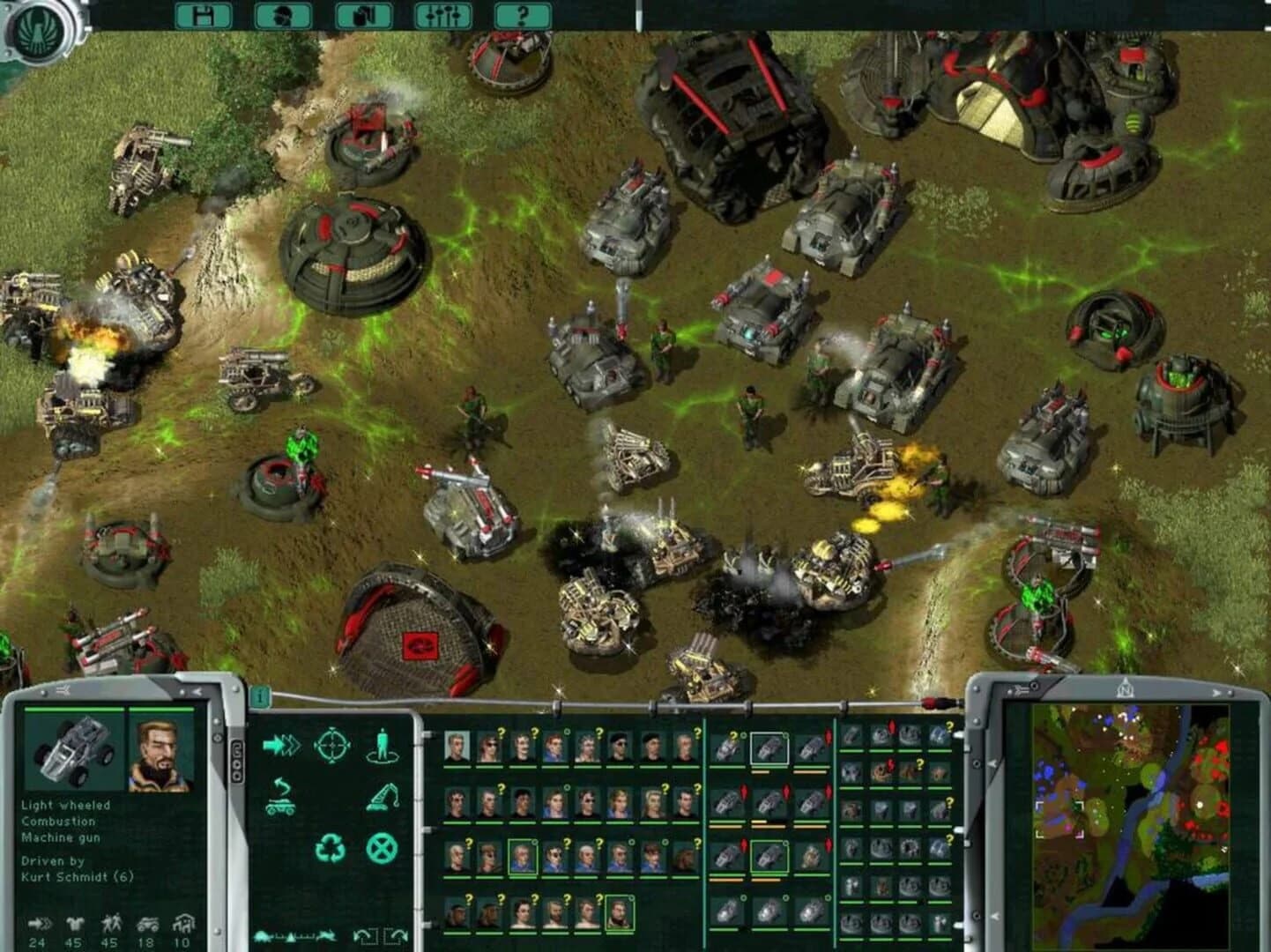Image resolution: width=1271 pixels, height=952 pixels.
Task: Click the left curved-arrow rotation button
Action: click(361, 934)
